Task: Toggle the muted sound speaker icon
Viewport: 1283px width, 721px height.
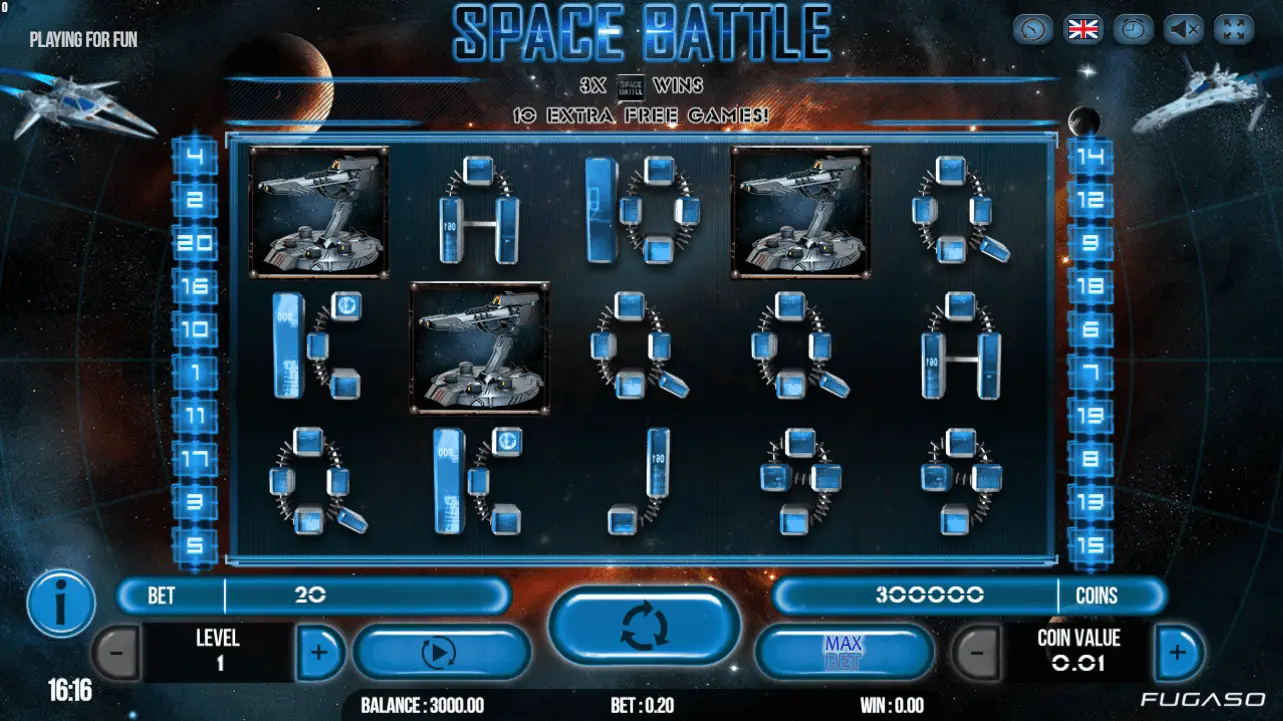Action: [x=1184, y=29]
